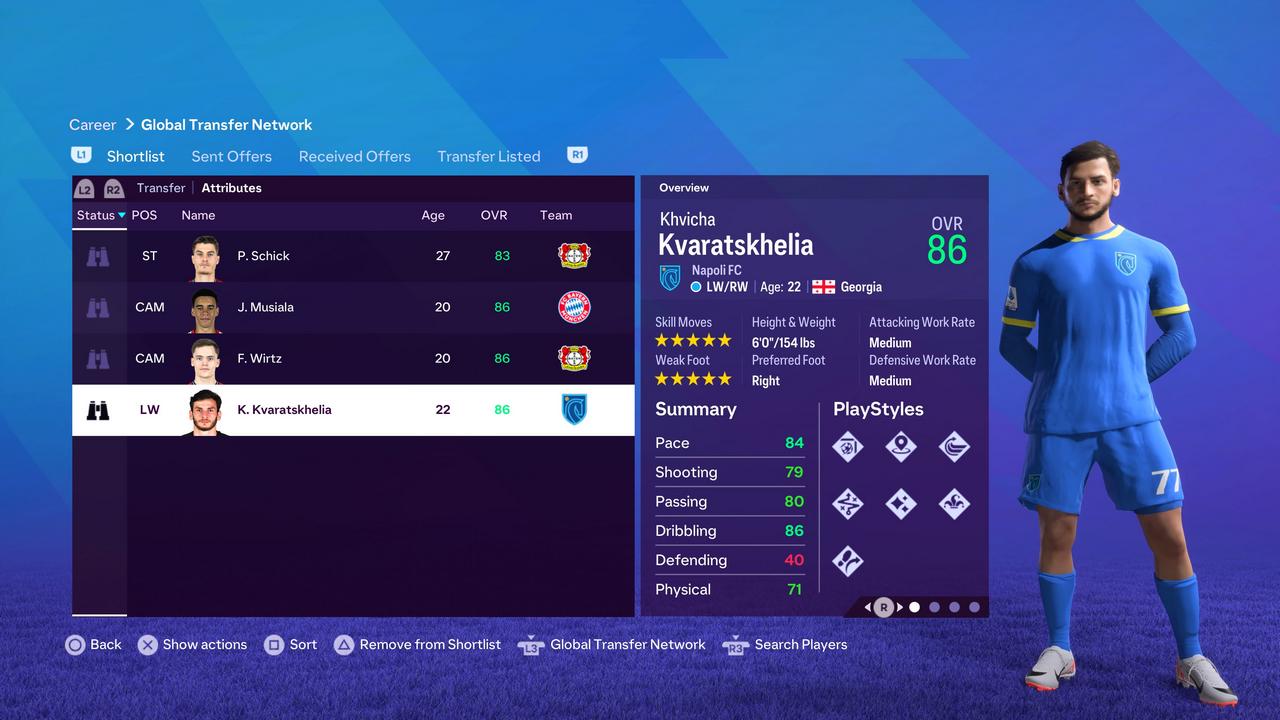The height and width of the screenshot is (720, 1280).
Task: Open the Sort option
Action: (291, 645)
